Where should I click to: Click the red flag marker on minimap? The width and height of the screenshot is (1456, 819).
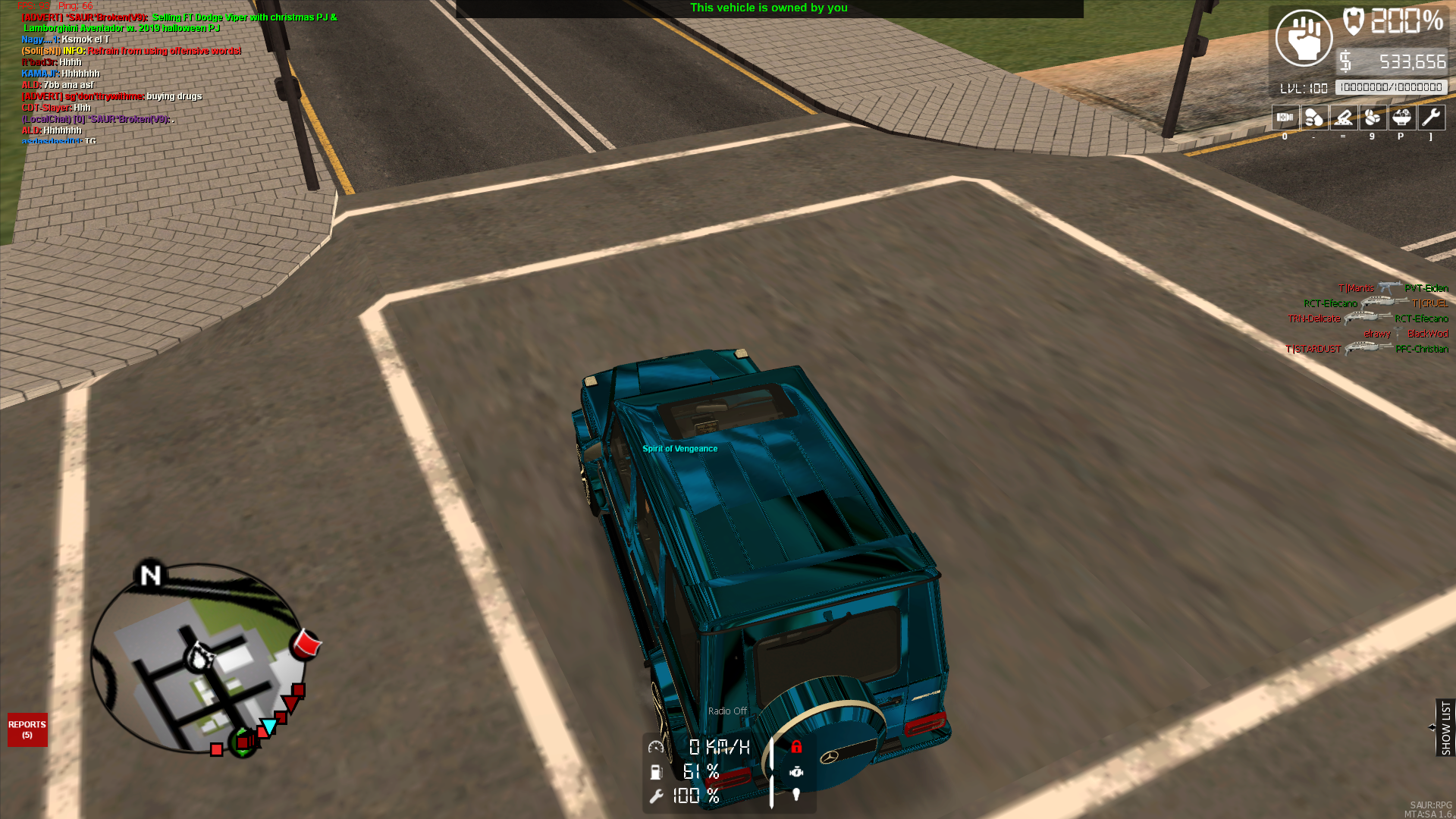point(307,644)
